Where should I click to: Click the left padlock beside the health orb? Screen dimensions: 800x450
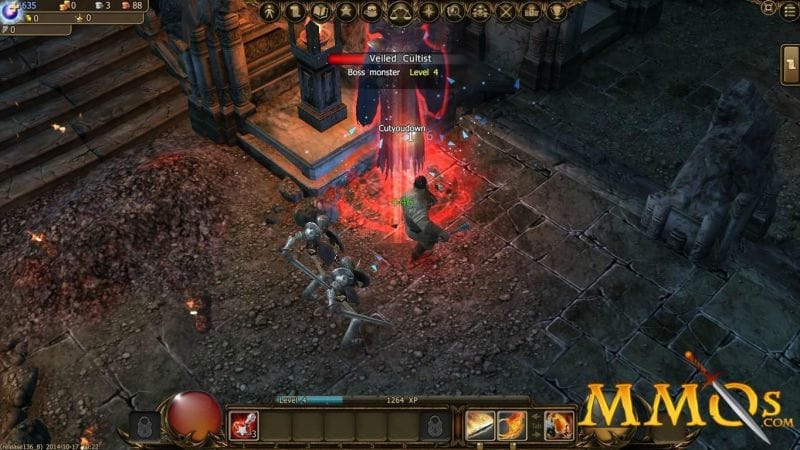coord(143,425)
